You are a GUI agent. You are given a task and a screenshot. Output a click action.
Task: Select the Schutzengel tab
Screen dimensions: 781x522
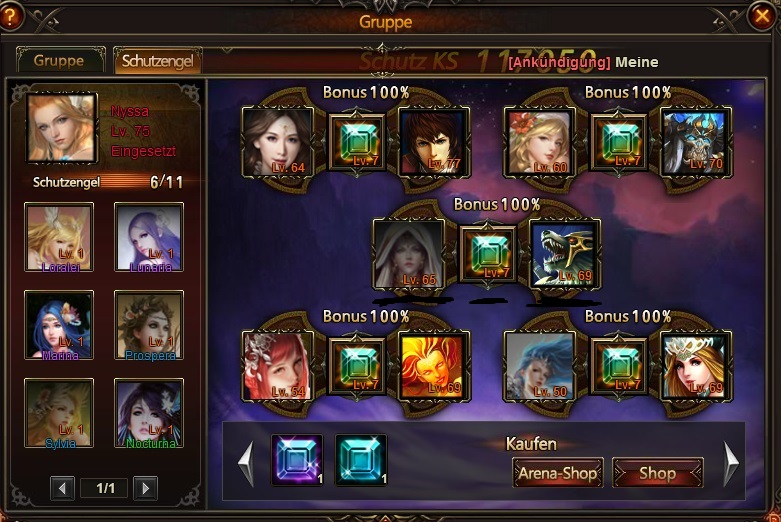pyautogui.click(x=158, y=60)
